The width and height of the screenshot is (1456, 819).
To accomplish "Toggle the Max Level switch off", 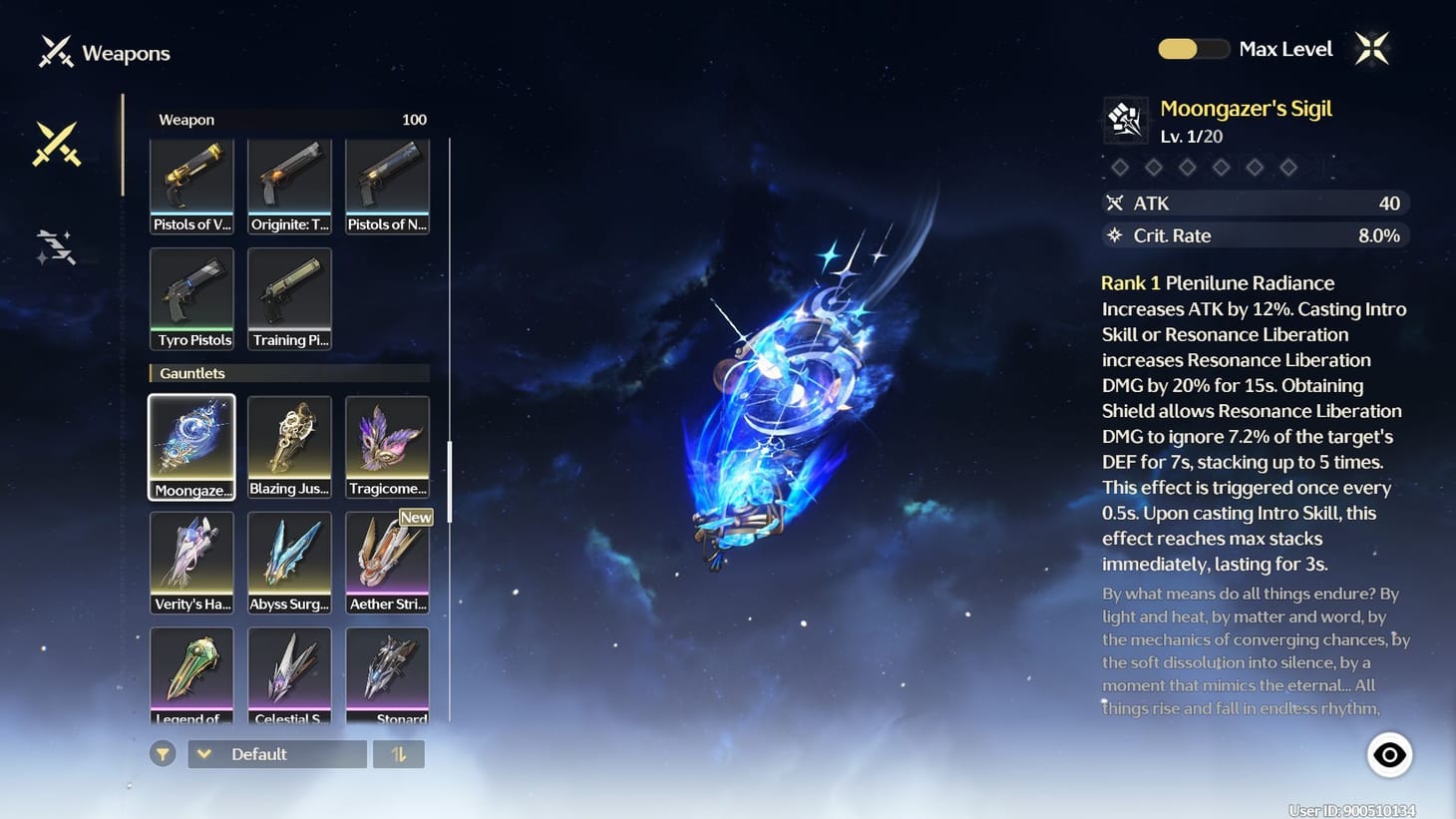I will pos(1193,48).
